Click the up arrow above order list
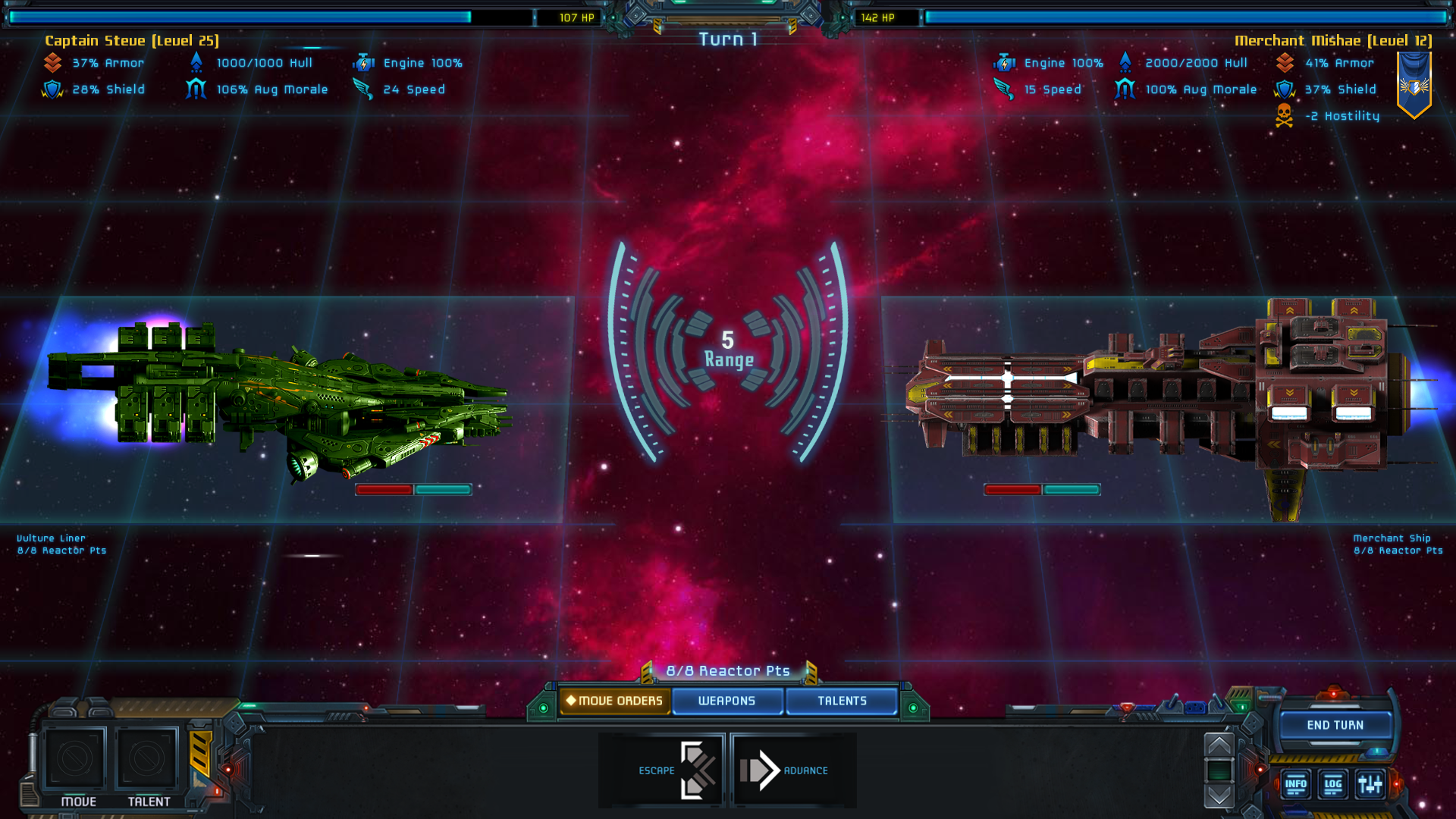This screenshot has width=1456, height=819. [1219, 745]
